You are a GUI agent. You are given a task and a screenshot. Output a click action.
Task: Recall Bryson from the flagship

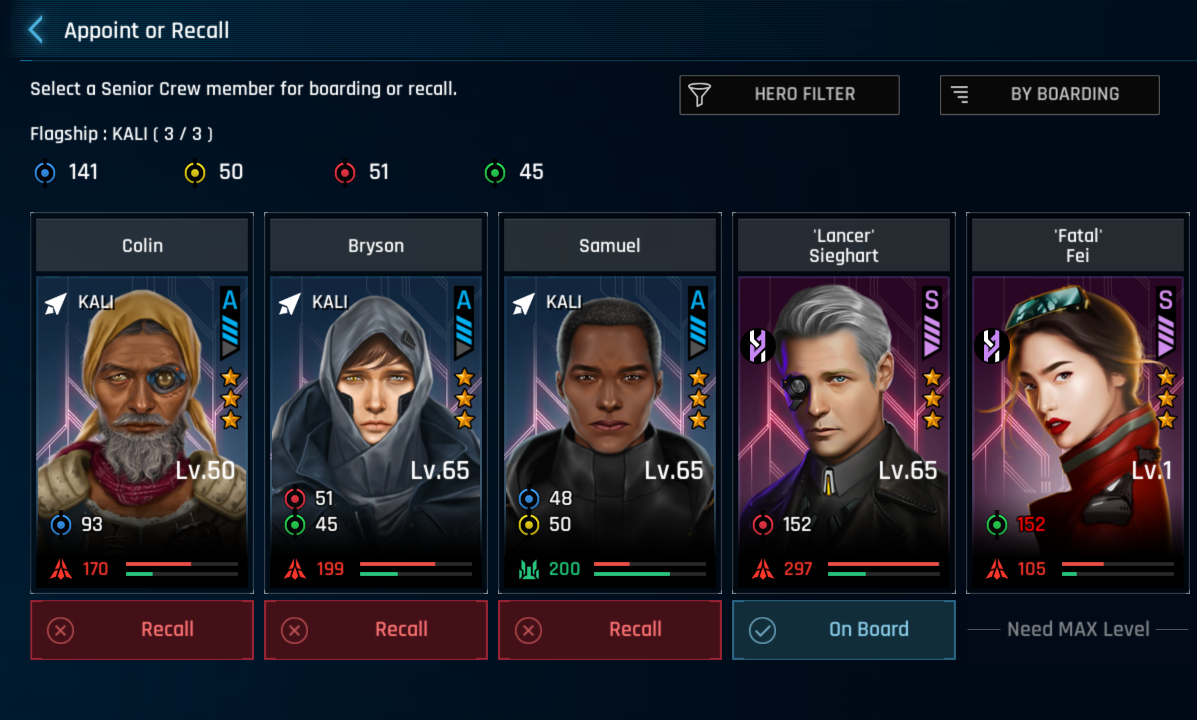tap(376, 630)
